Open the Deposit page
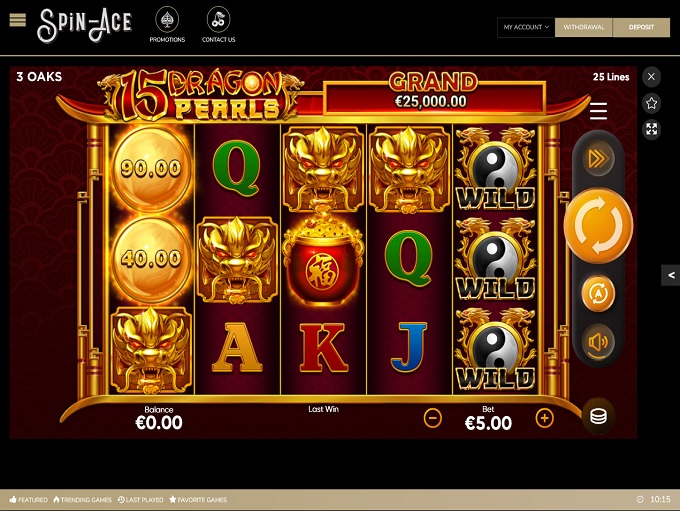The height and width of the screenshot is (511, 680). [x=641, y=28]
